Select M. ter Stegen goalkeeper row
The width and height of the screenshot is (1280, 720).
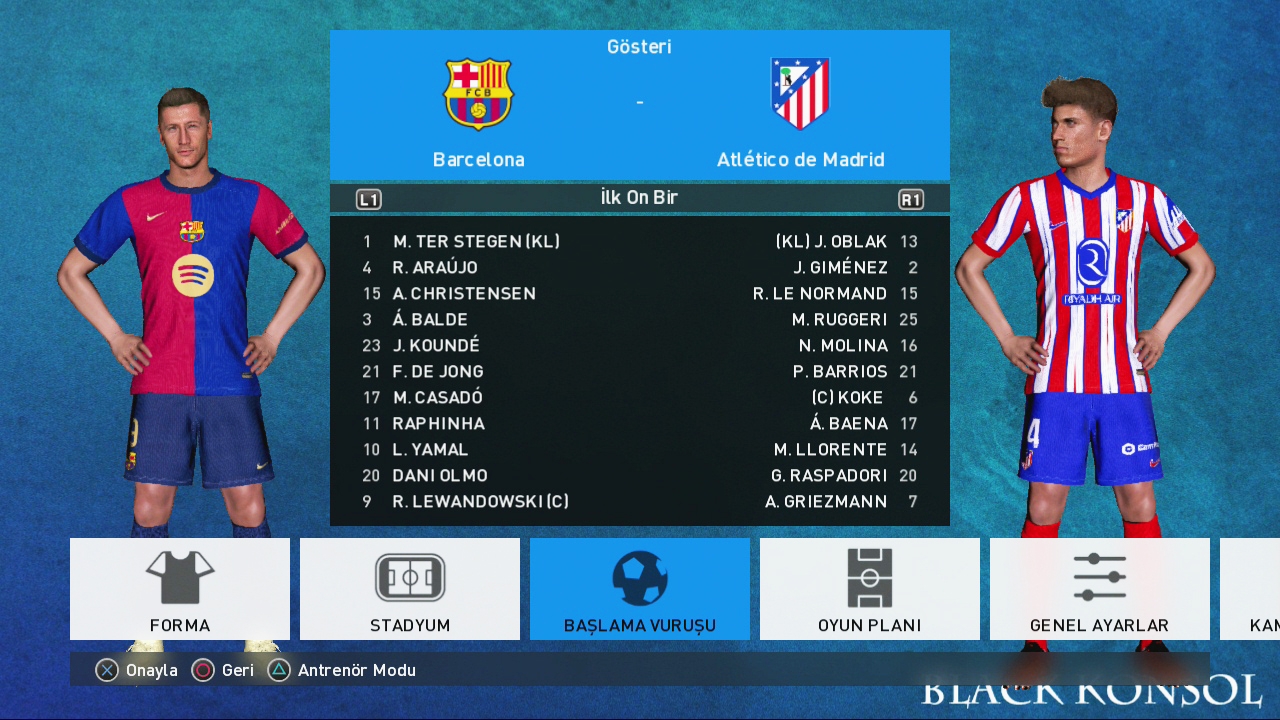(476, 241)
